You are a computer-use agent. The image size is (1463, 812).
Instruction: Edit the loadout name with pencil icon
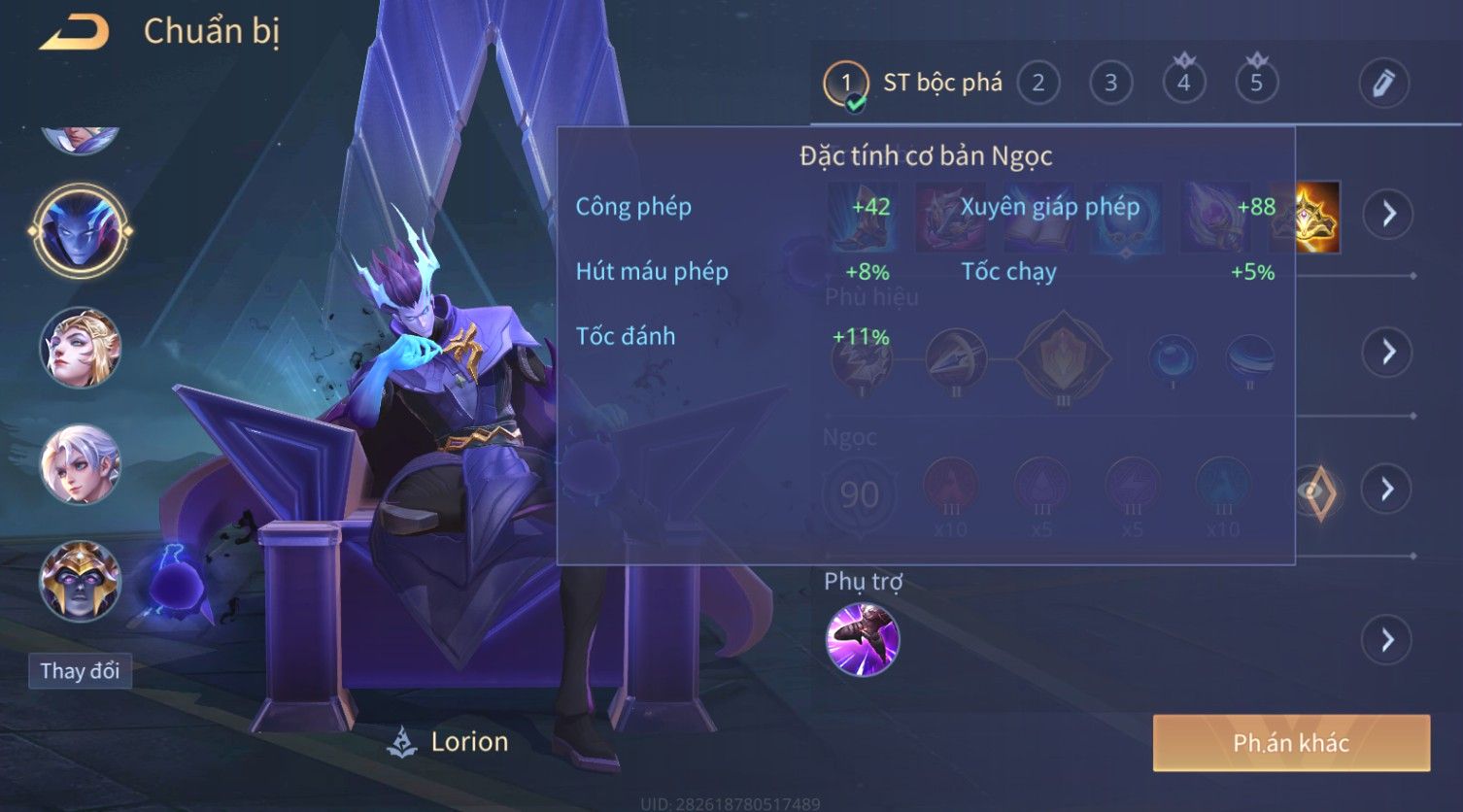(x=1383, y=84)
